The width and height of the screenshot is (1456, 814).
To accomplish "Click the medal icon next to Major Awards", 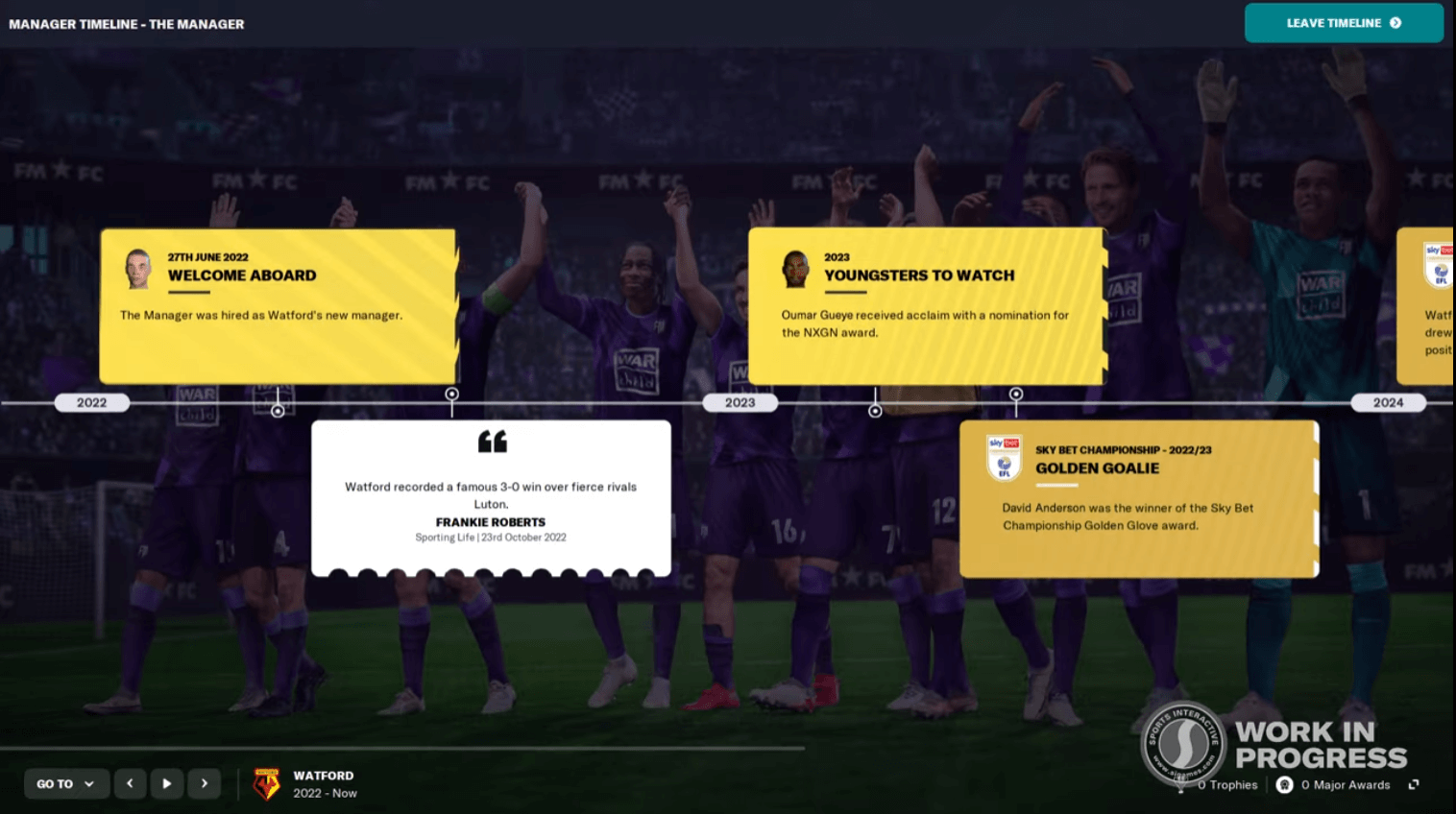I will (x=1285, y=784).
